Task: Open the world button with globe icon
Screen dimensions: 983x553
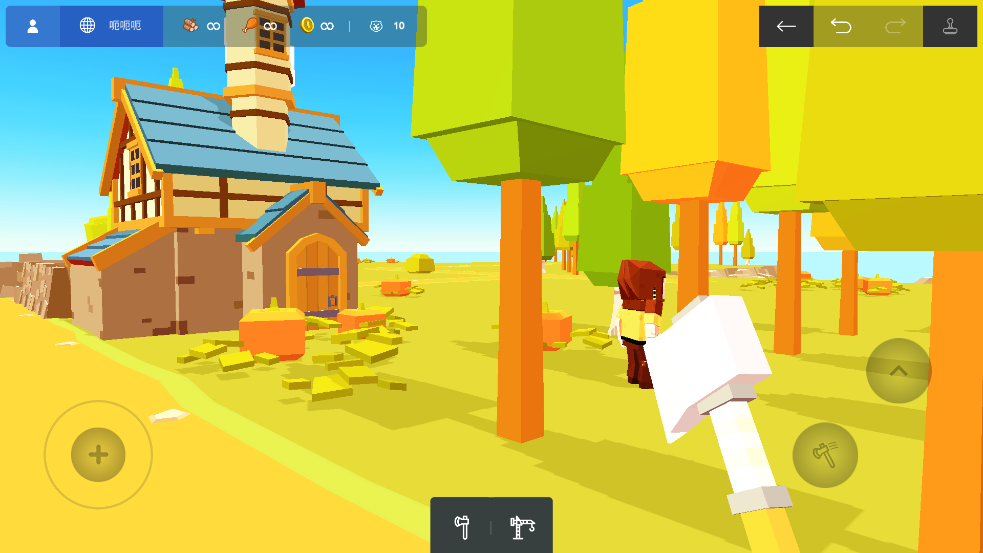Action: [111, 26]
